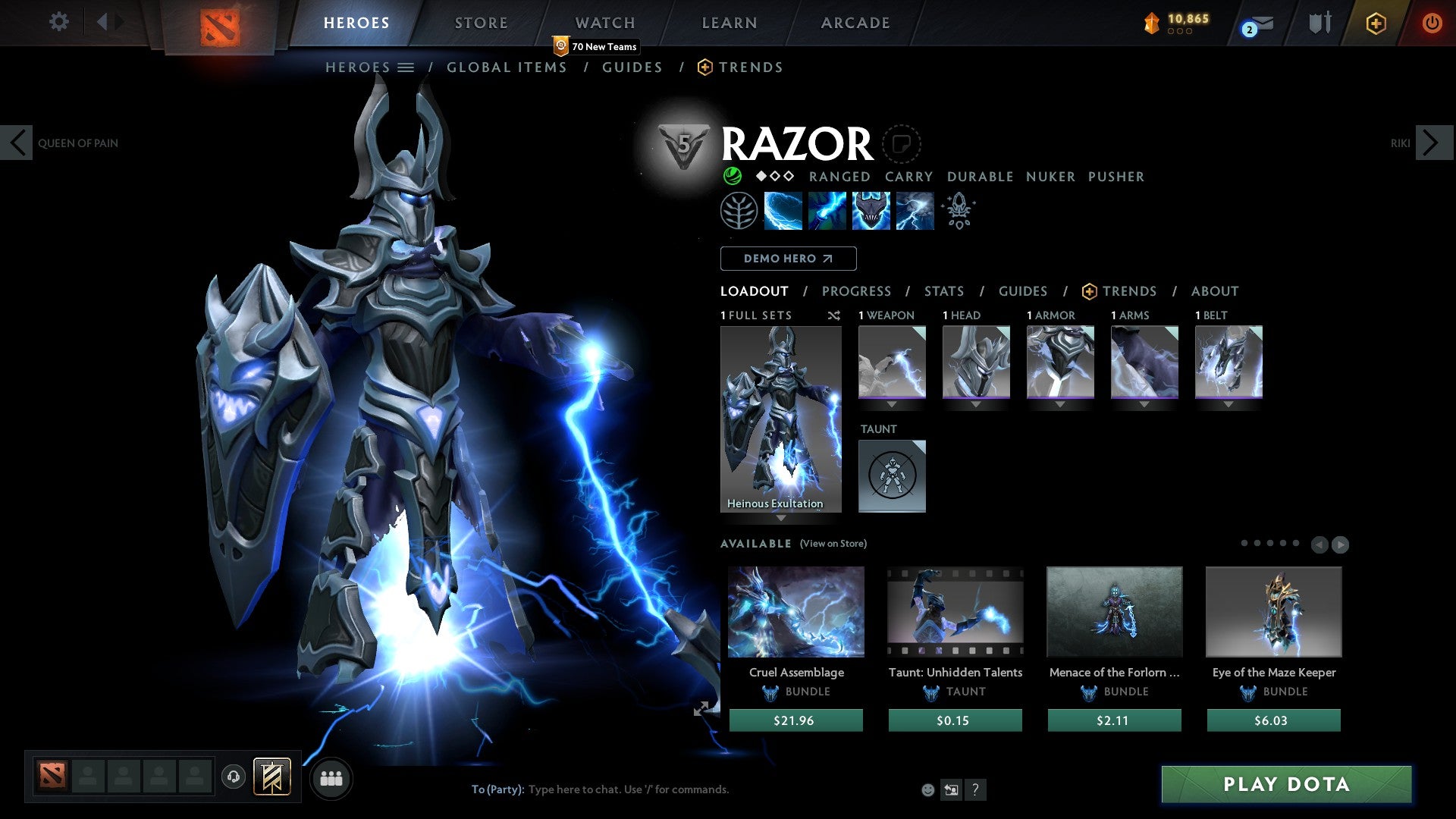Open the Heroes hamburger menu
This screenshot has height=819, width=1456.
(406, 67)
